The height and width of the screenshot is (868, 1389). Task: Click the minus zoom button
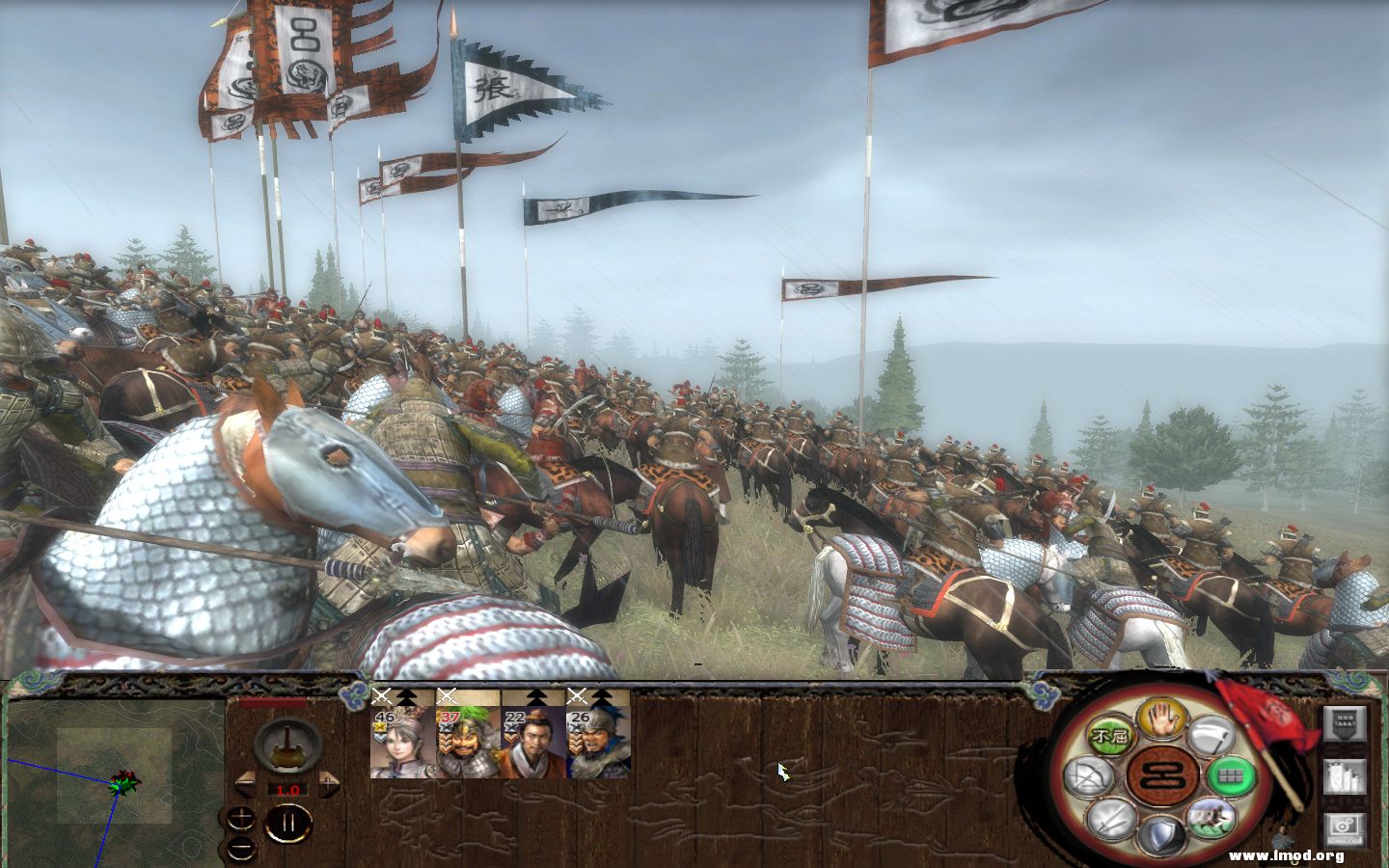tap(240, 849)
